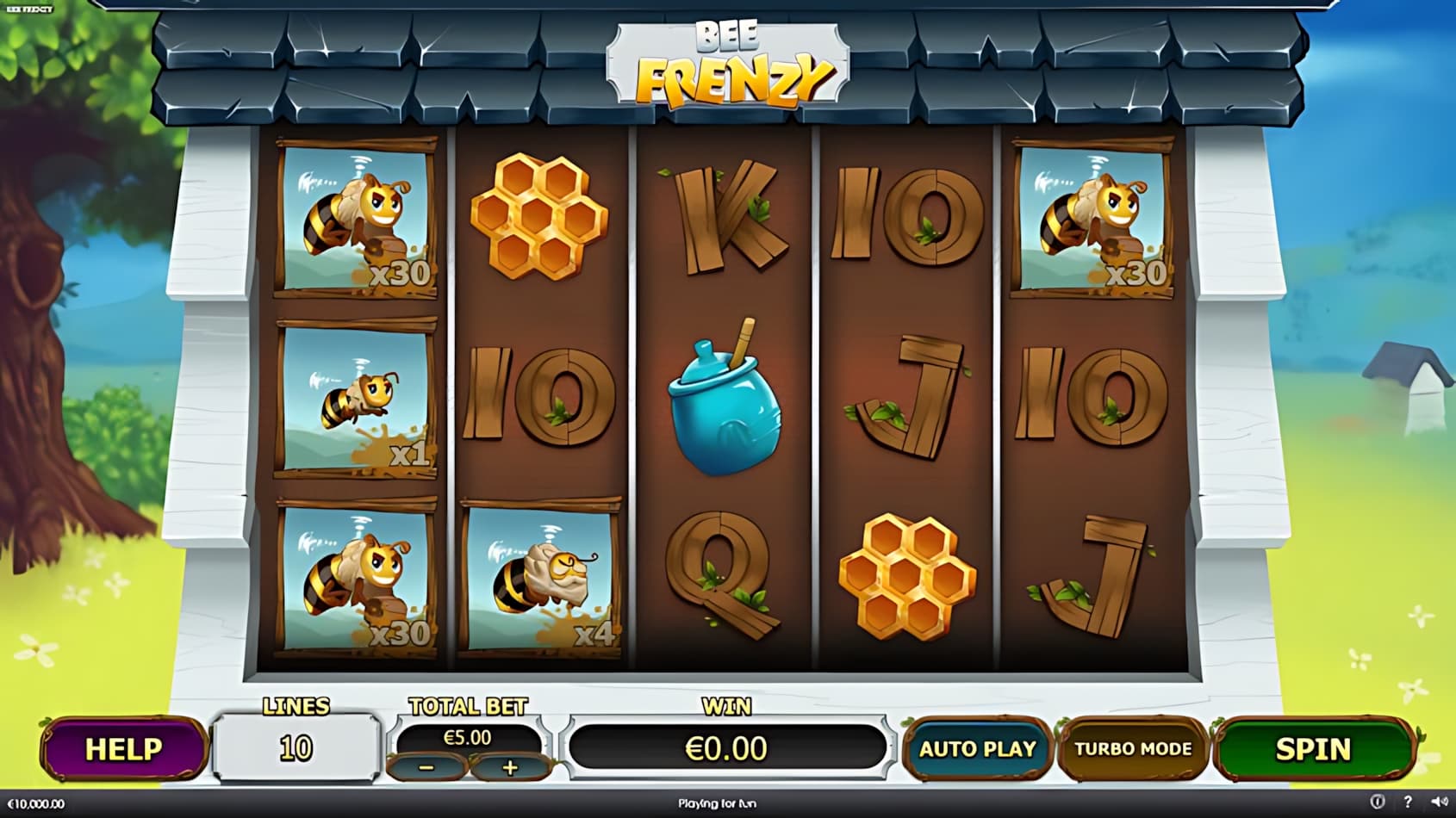The width and height of the screenshot is (1456, 818).
Task: Increase the total bet with the plus control
Action: [x=510, y=765]
